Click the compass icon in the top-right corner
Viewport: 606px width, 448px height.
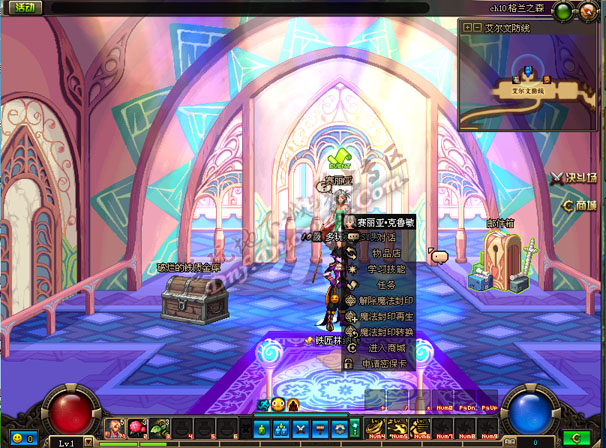tap(589, 12)
